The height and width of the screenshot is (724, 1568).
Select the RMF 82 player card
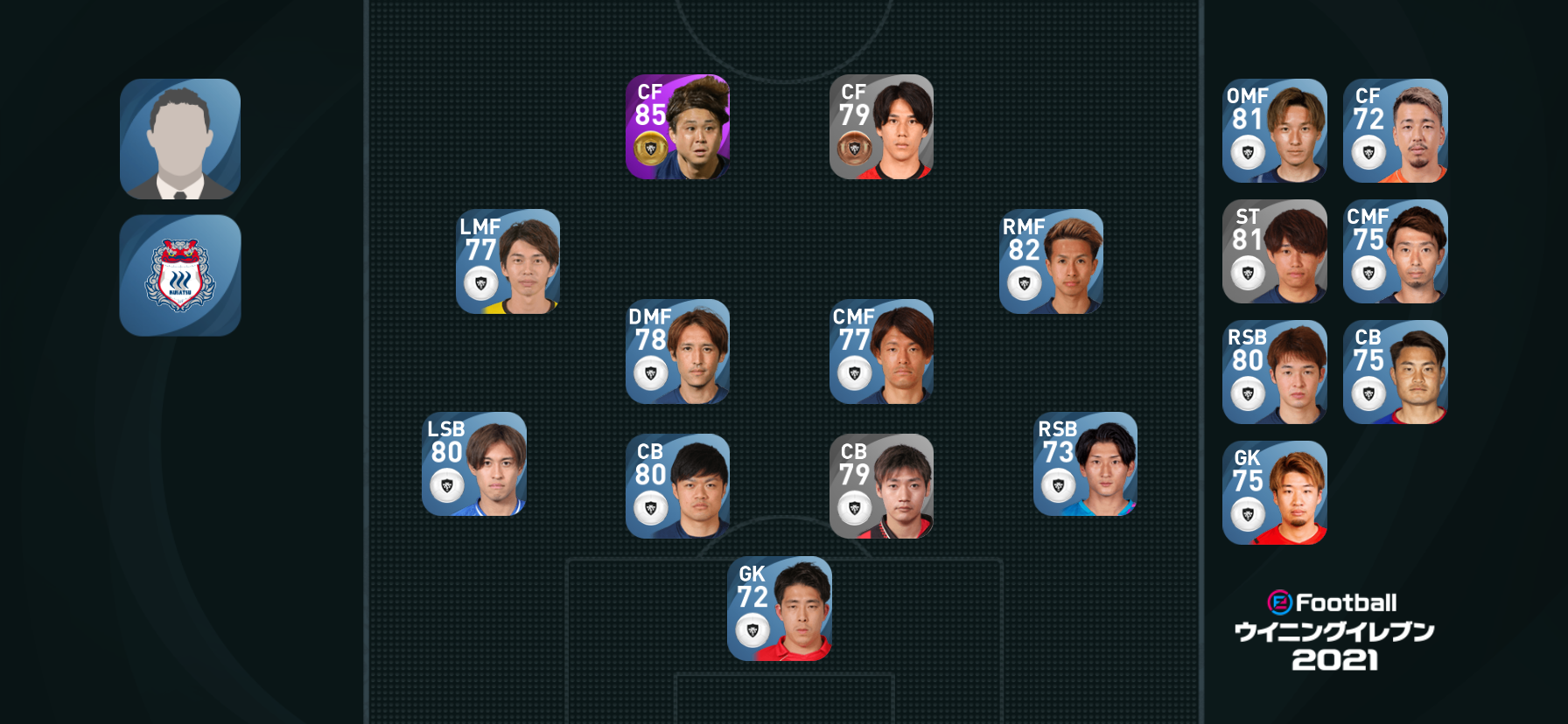tap(1051, 261)
